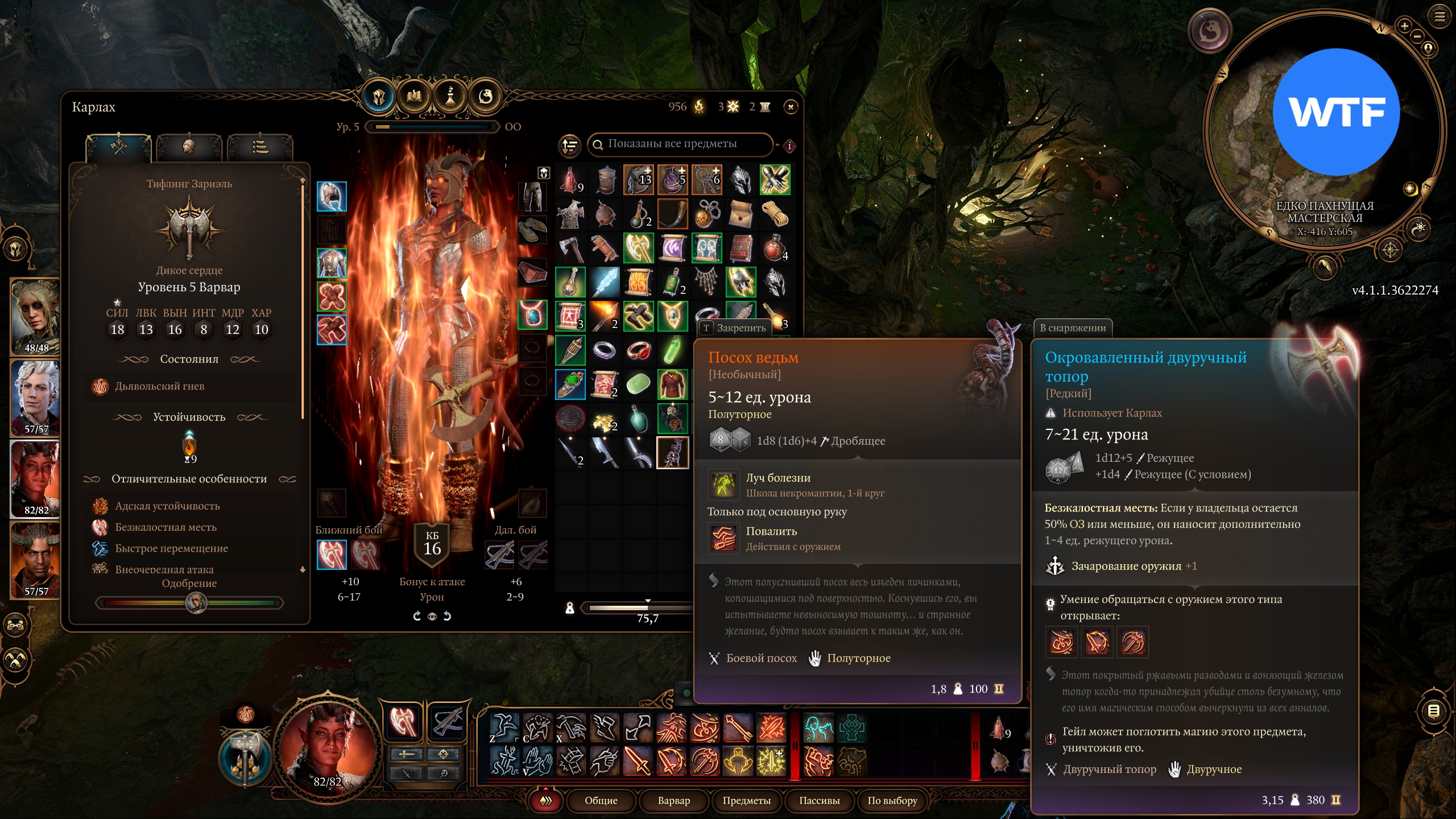Zoom in on the minimap
The image size is (1456, 819).
point(1404,26)
